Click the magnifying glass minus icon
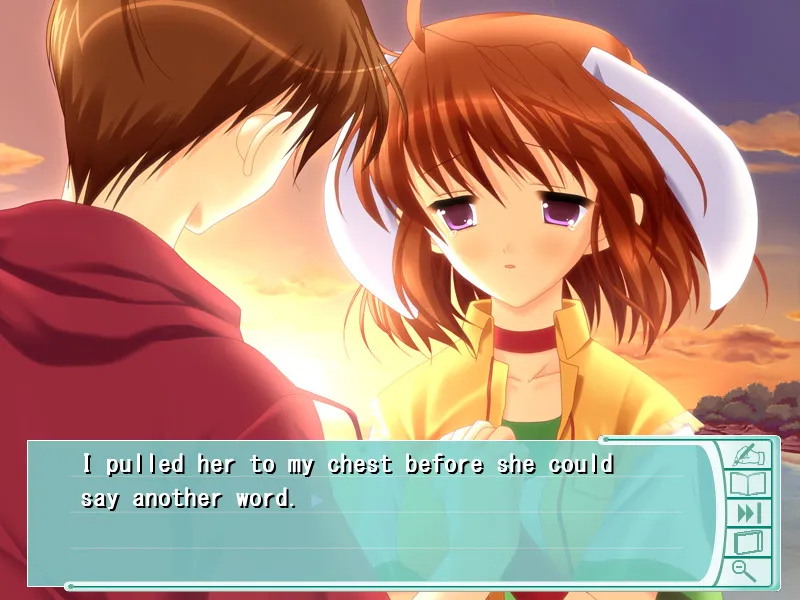The image size is (800, 600). point(744,570)
